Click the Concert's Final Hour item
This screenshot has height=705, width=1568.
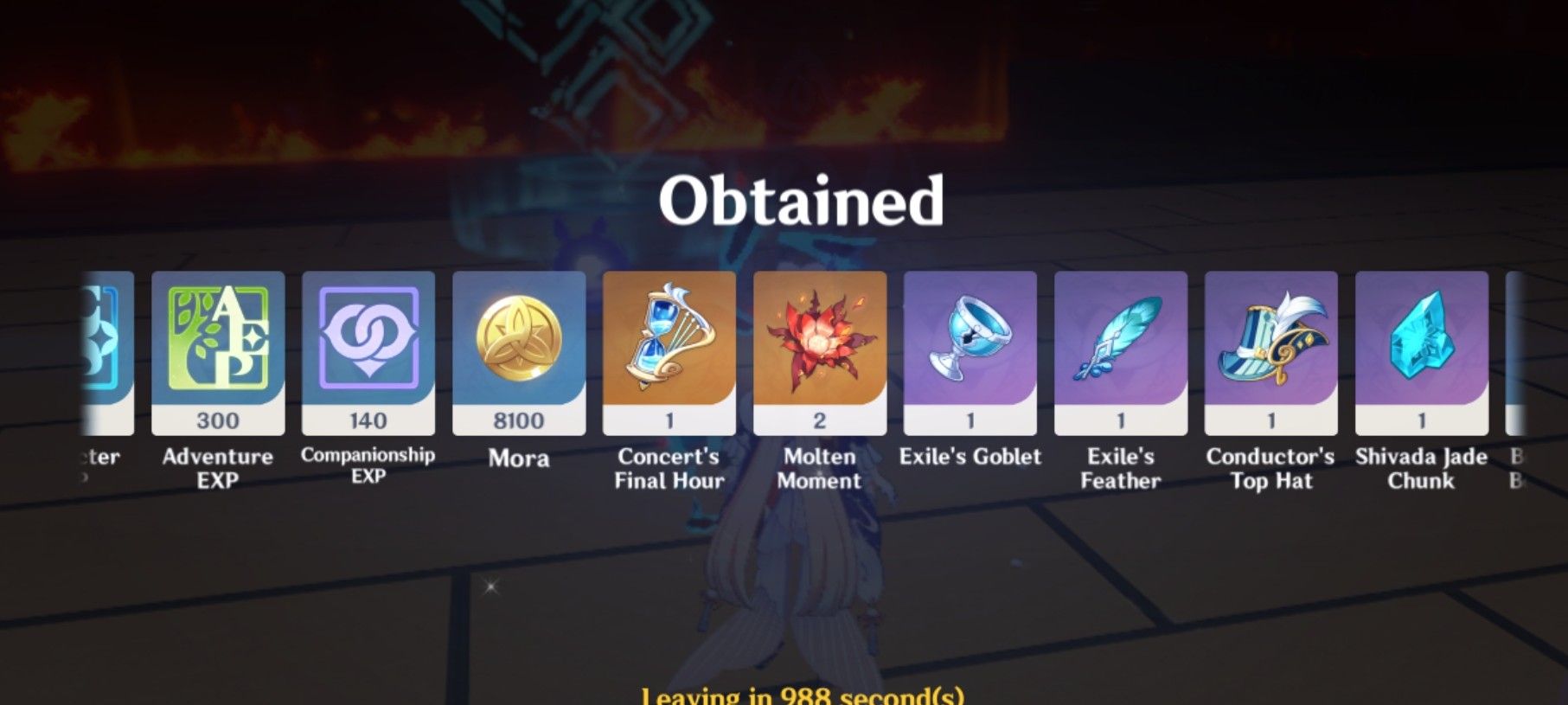(x=669, y=346)
